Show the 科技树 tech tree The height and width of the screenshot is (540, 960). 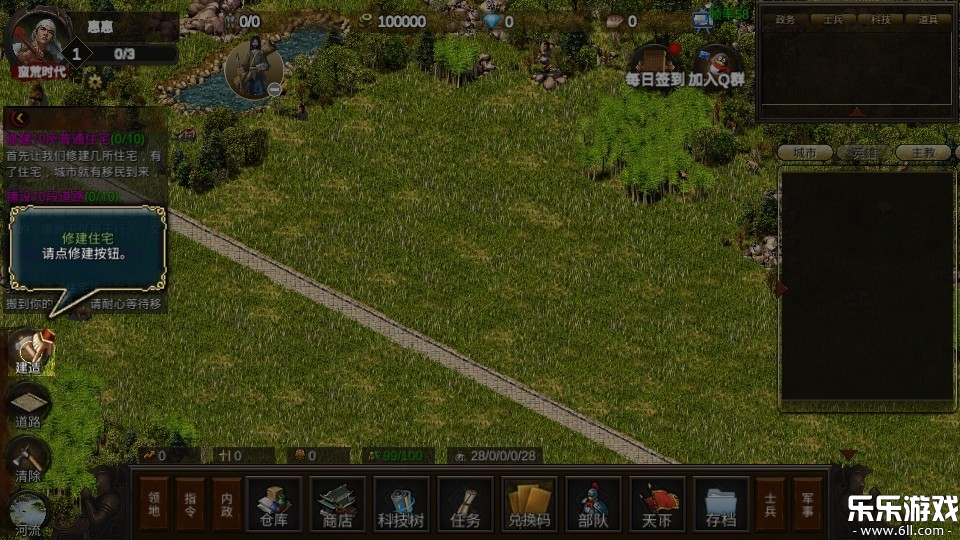(x=401, y=503)
